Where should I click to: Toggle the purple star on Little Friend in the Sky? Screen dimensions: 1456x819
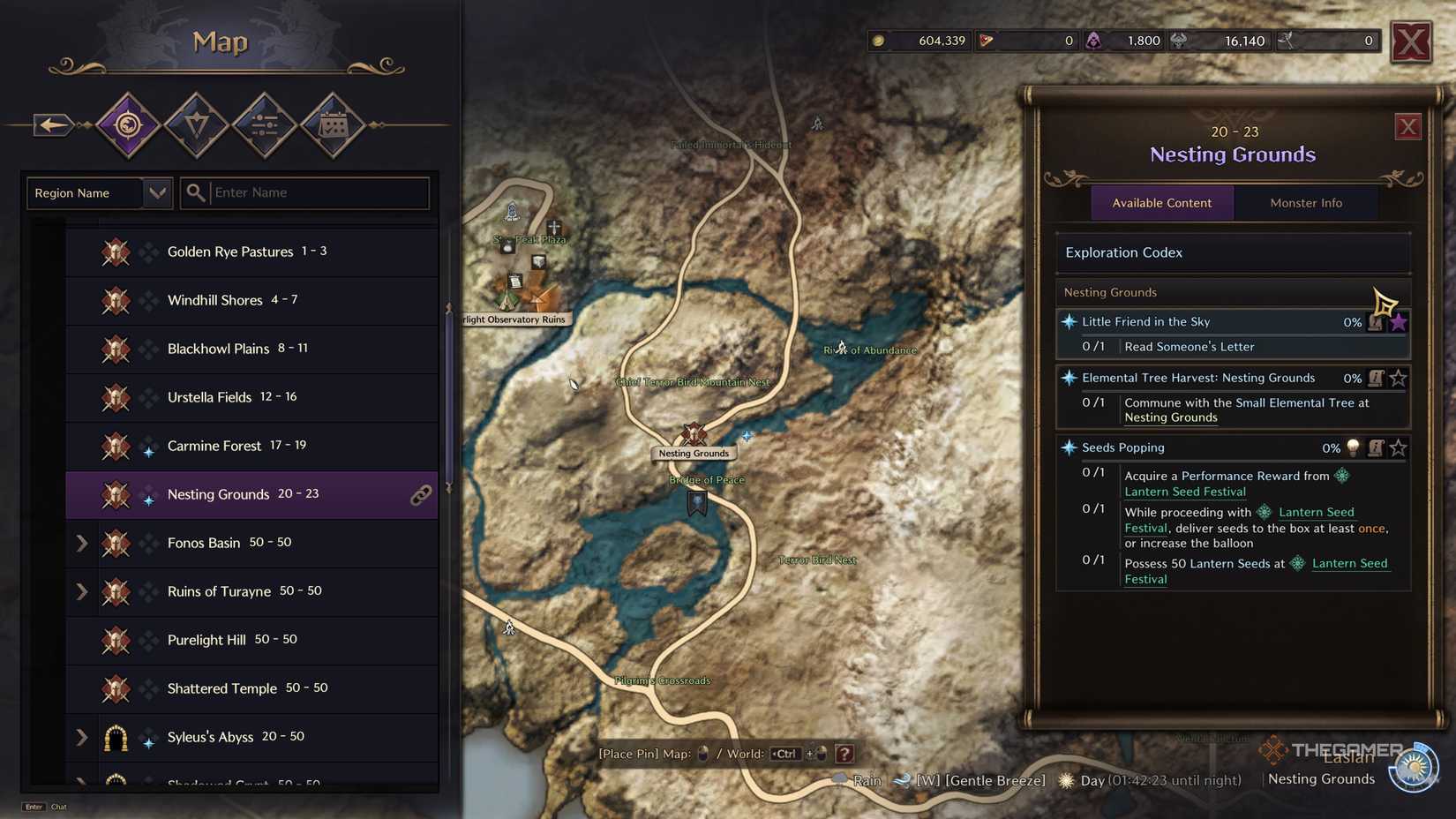[x=1400, y=322]
